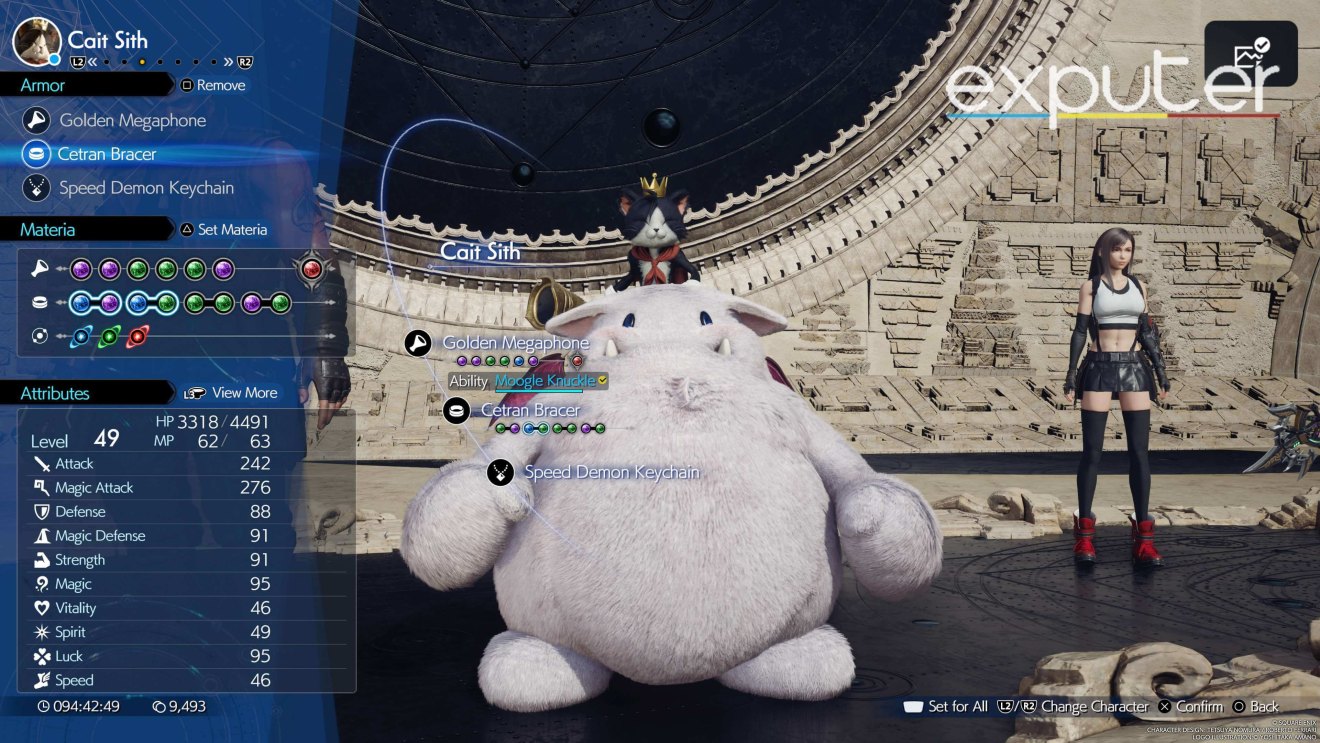The height and width of the screenshot is (743, 1320).
Task: Show more attributes with View More
Action: coord(231,393)
